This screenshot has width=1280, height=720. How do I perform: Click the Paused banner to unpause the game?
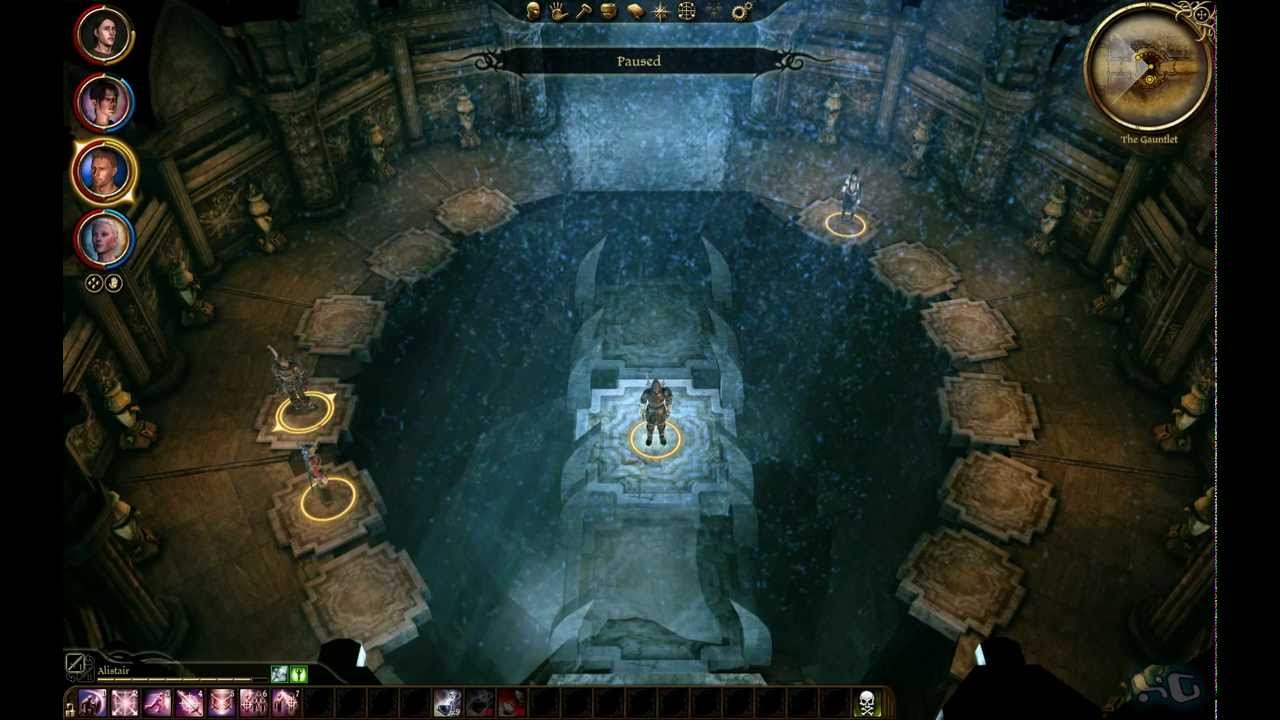(639, 60)
